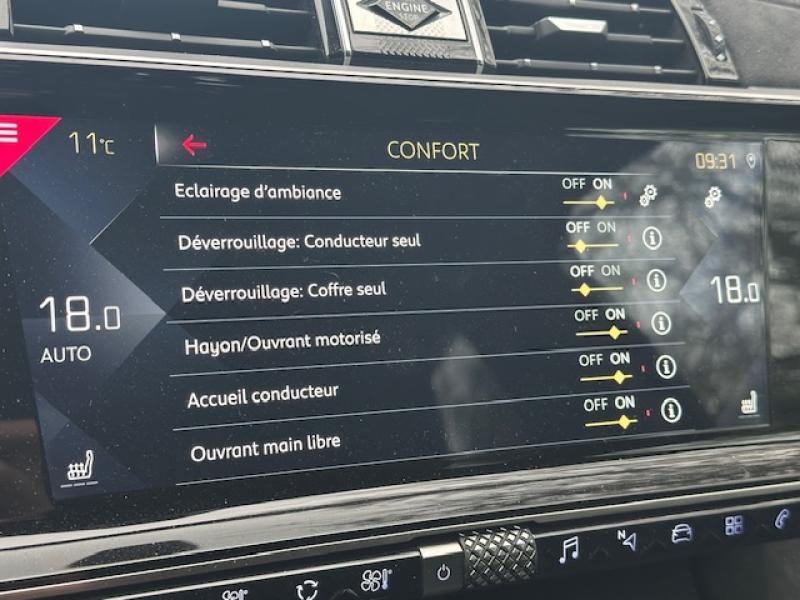Image resolution: width=800 pixels, height=600 pixels.
Task: Toggle Déverrouillage: Conducteur seul switch
Action: coord(592,245)
